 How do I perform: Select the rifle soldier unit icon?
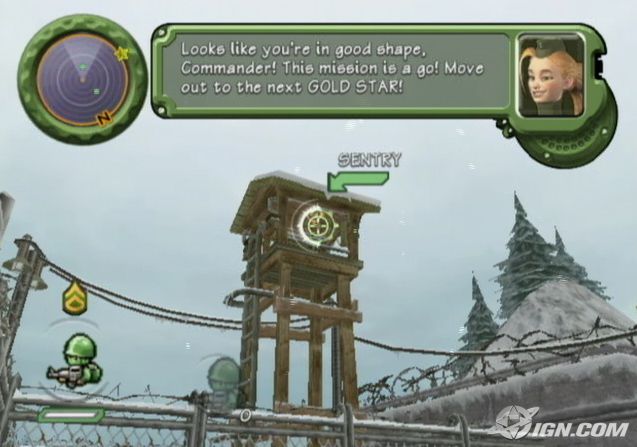pyautogui.click(x=76, y=362)
